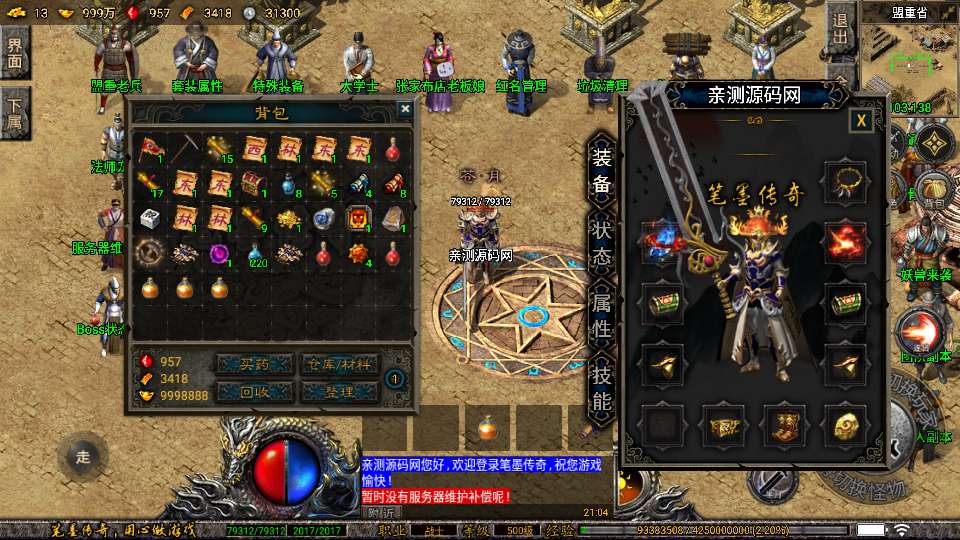
Task: Select the red flag item in backpack
Action: (151, 150)
